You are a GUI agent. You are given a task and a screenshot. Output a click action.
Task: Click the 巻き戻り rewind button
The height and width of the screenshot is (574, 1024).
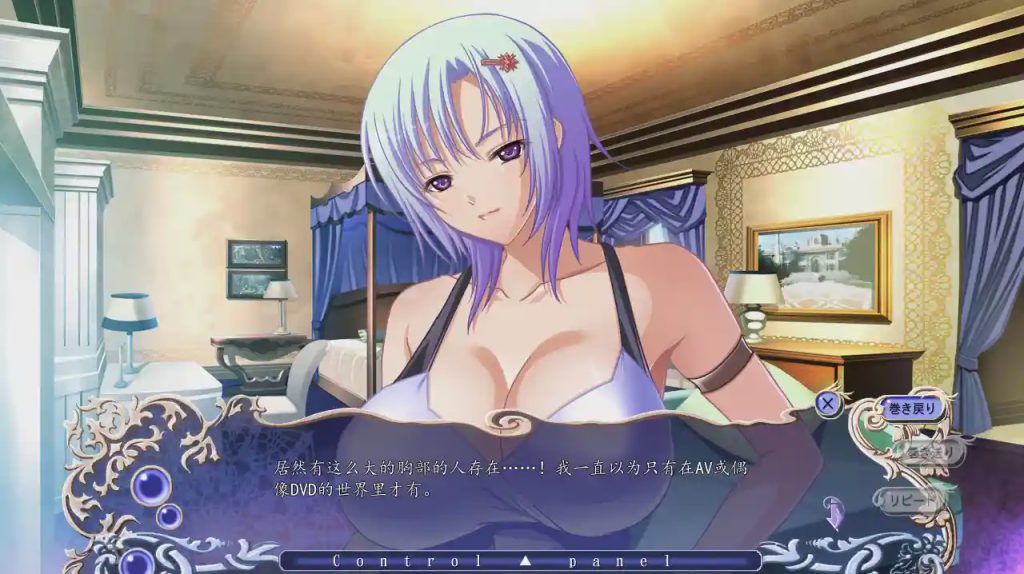point(910,408)
